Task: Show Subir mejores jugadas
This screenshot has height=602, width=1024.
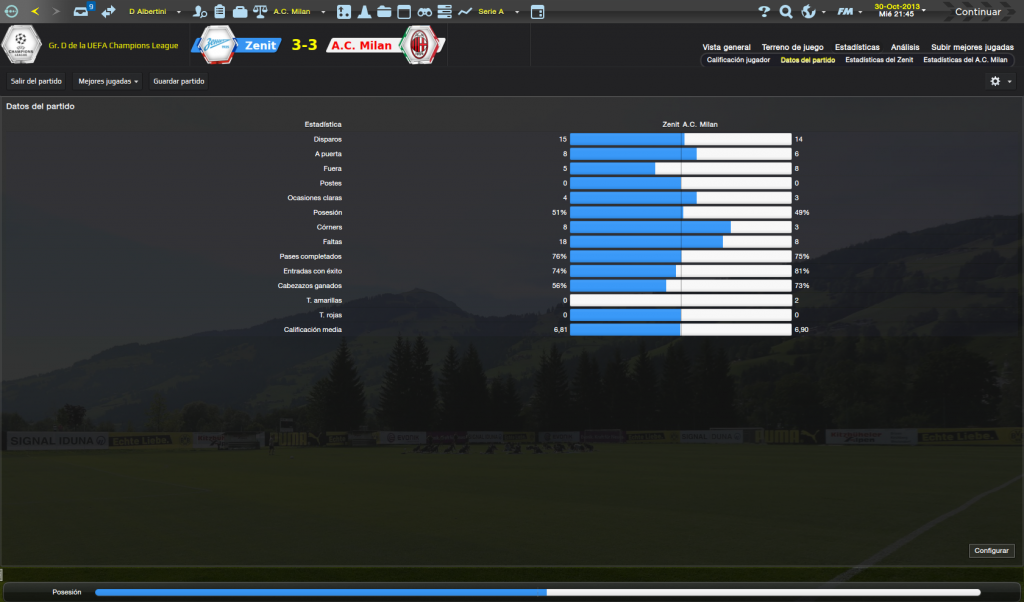Action: 971,47
